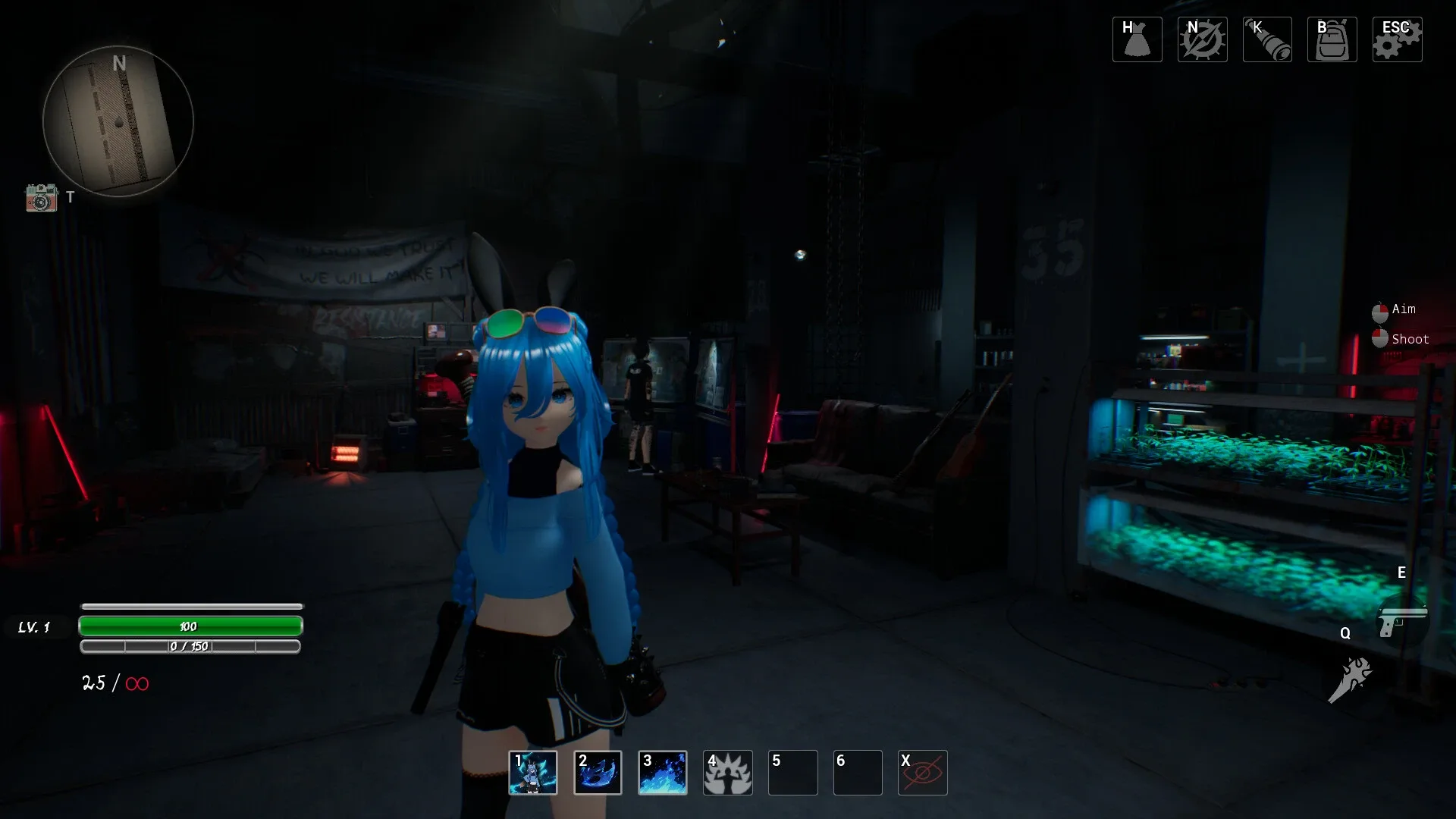
Task: Select the empty hotbar slot 5
Action: [x=792, y=773]
